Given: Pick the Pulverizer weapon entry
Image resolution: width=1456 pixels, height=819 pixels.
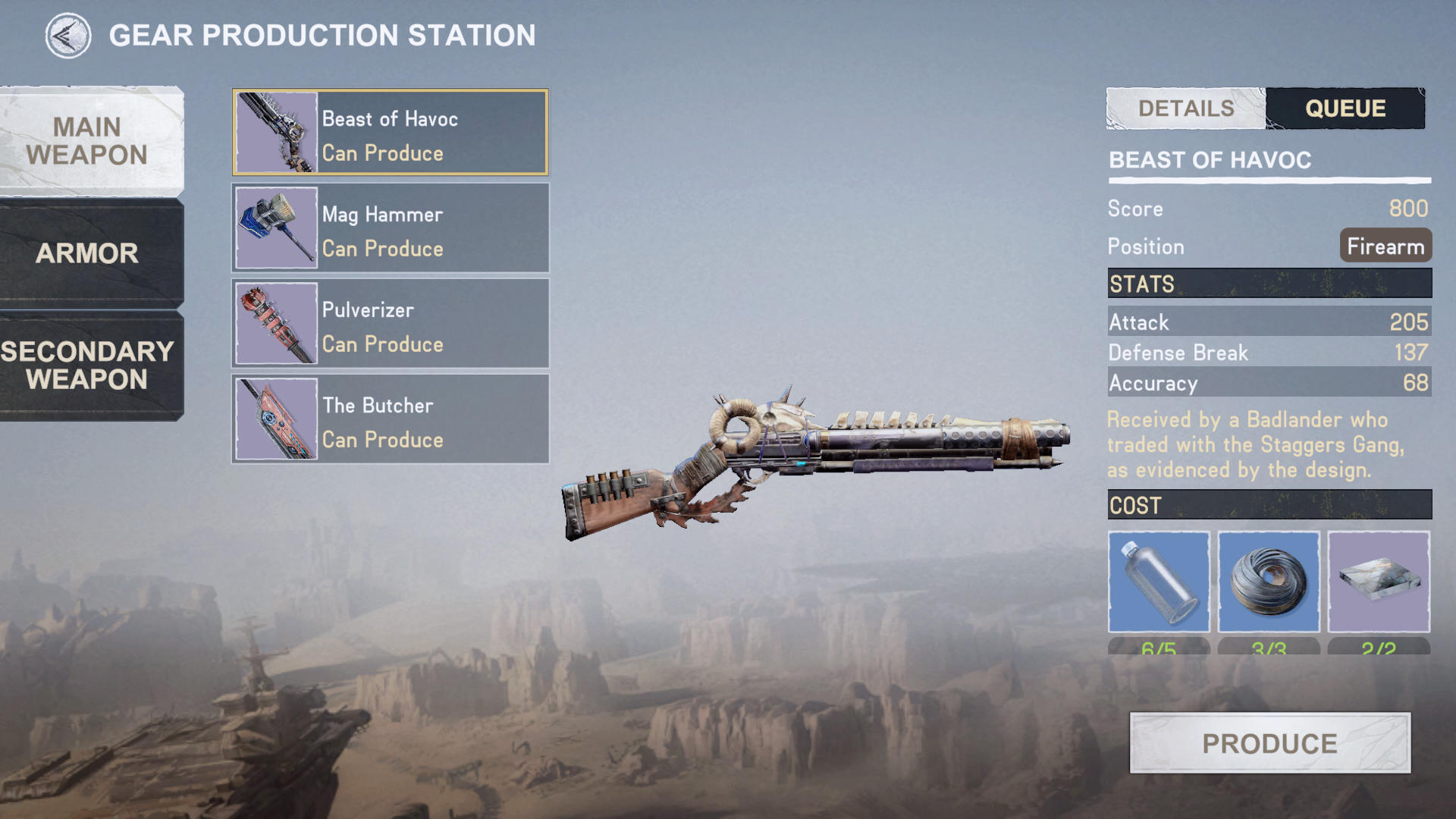Looking at the screenshot, I should pyautogui.click(x=391, y=324).
